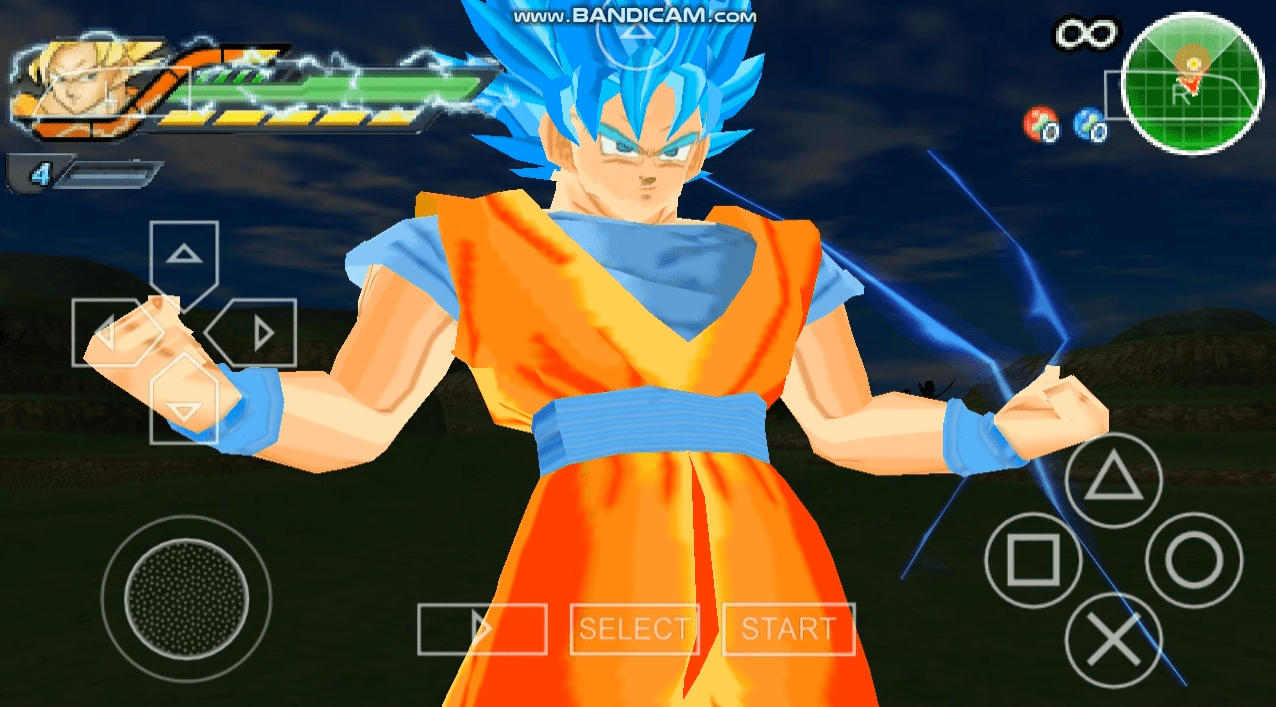Screen dimensions: 1276x707
Task: Tap the circle action button
Action: [1194, 560]
